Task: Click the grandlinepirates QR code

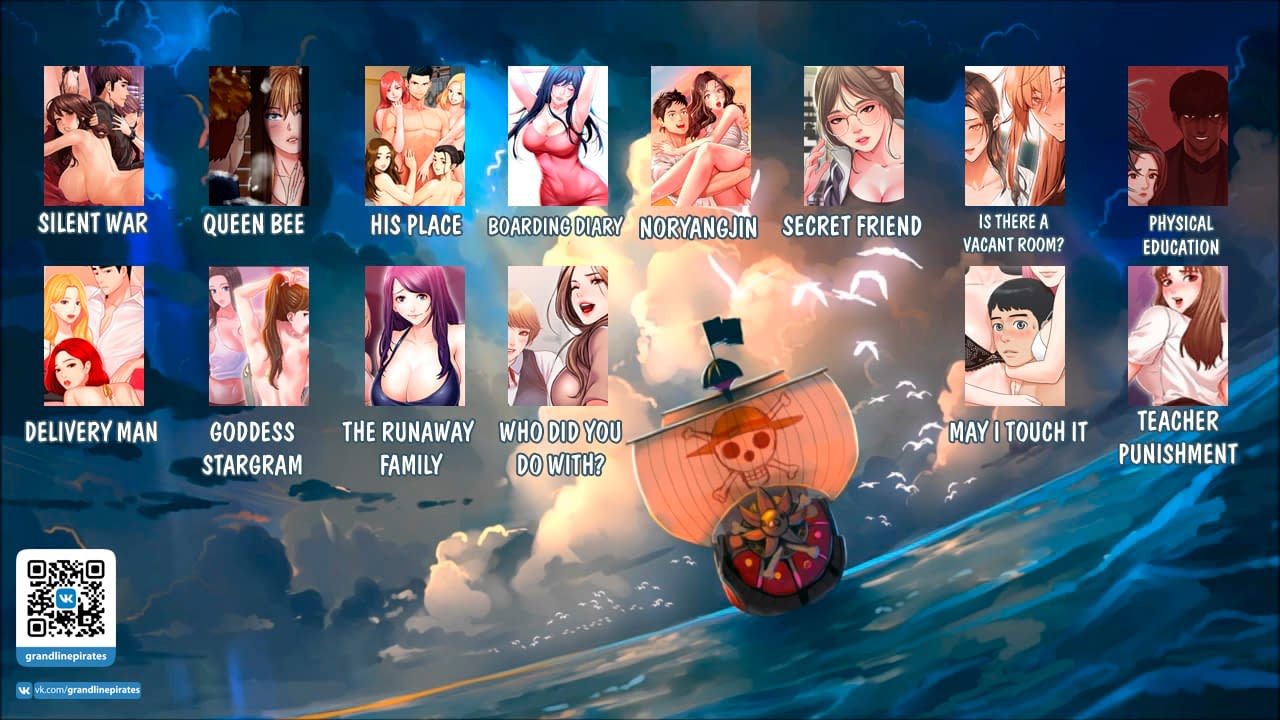Action: [x=66, y=598]
